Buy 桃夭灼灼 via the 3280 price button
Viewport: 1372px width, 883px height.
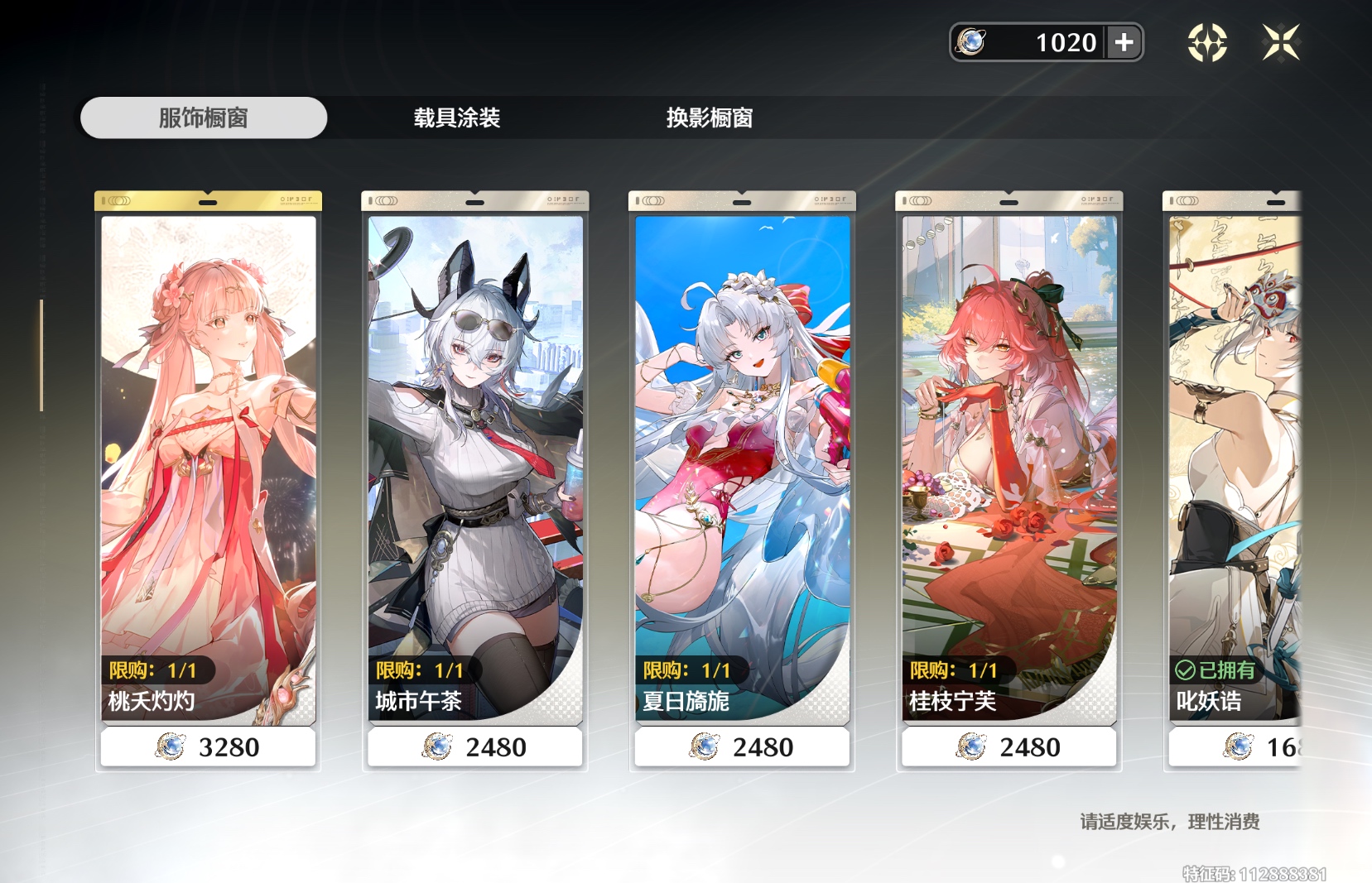[208, 747]
